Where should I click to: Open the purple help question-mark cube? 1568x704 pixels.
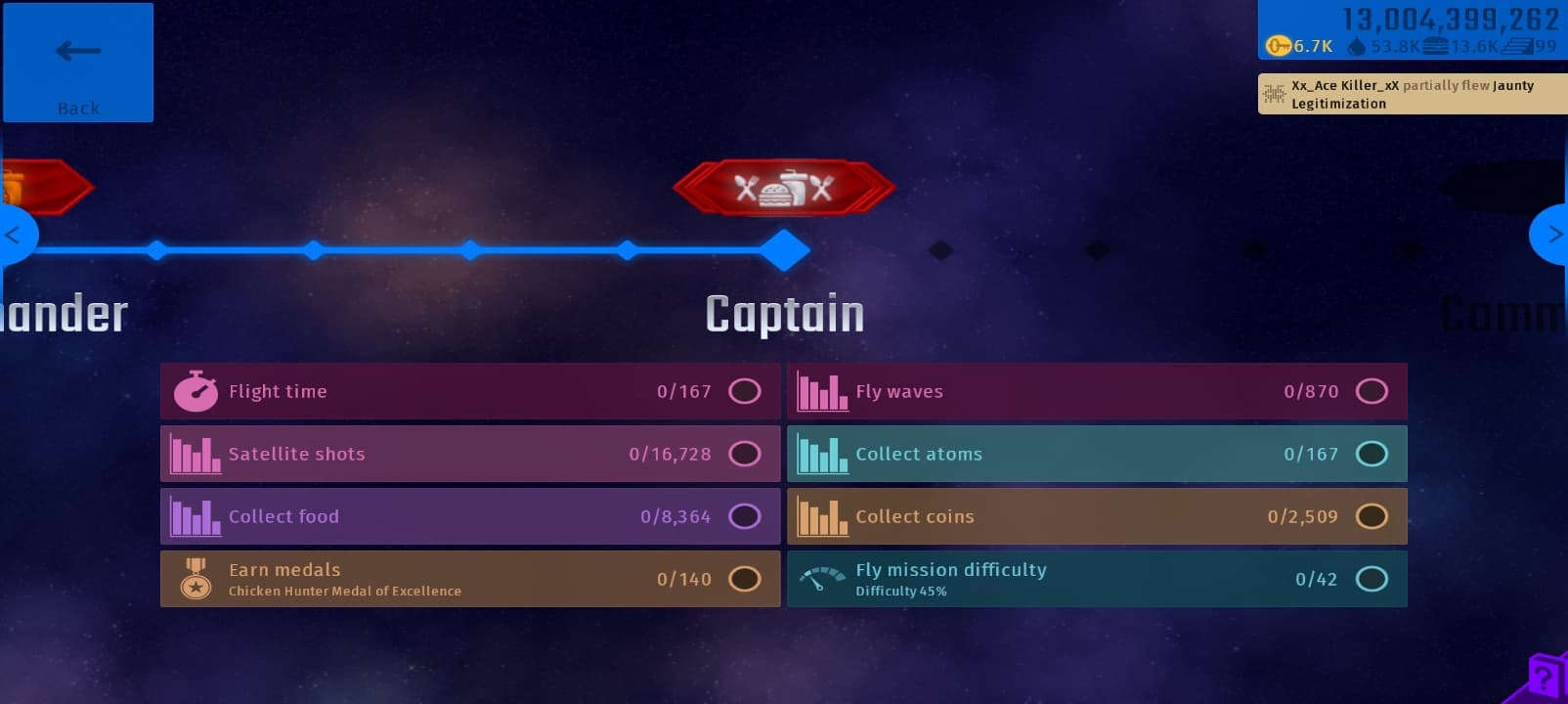pyautogui.click(x=1545, y=678)
